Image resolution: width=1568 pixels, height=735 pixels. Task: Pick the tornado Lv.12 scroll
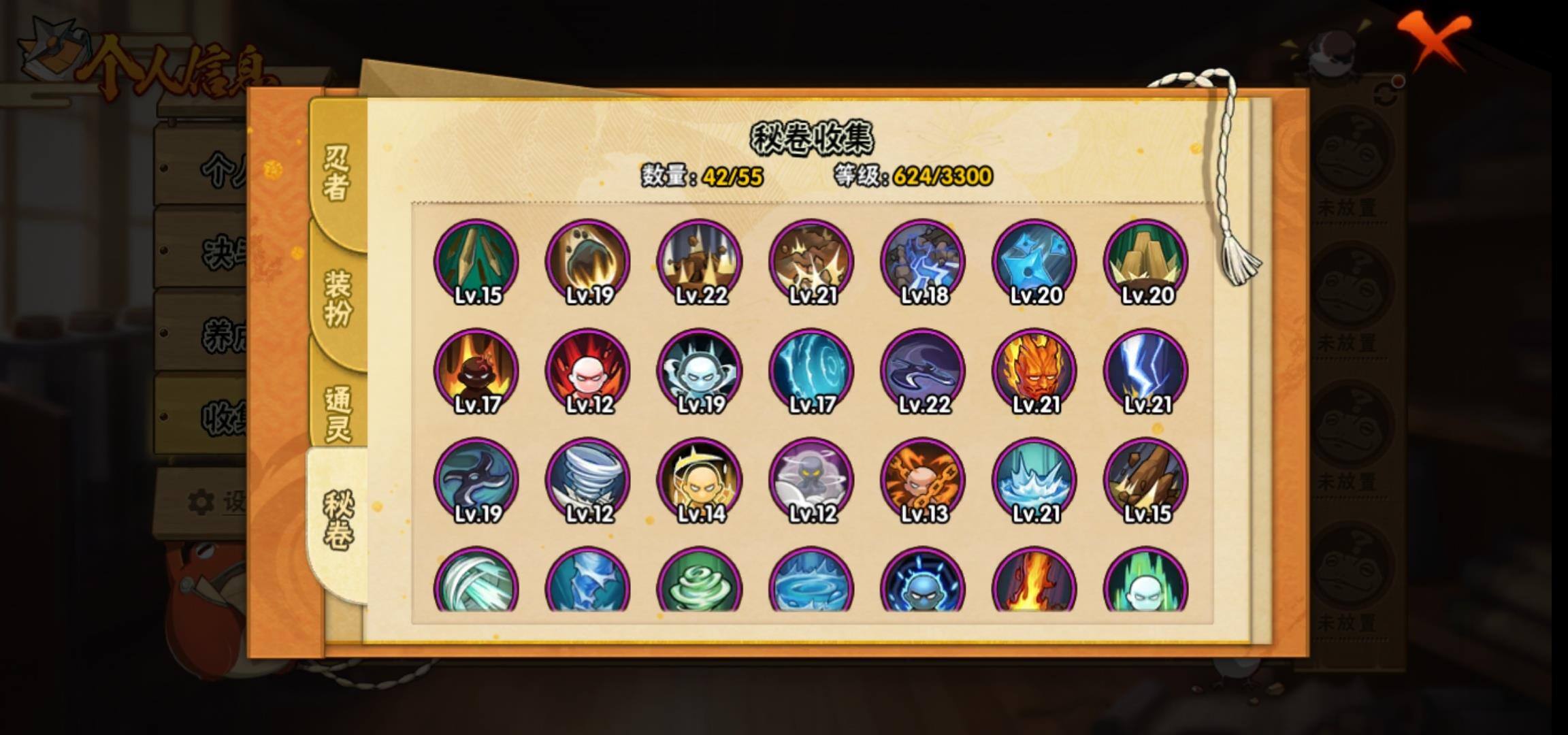coord(588,480)
